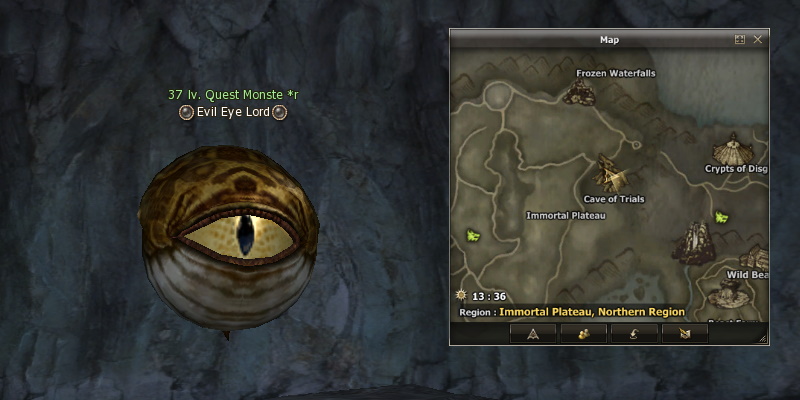Select the Frozen Waterfalls map marker

pyautogui.click(x=576, y=91)
